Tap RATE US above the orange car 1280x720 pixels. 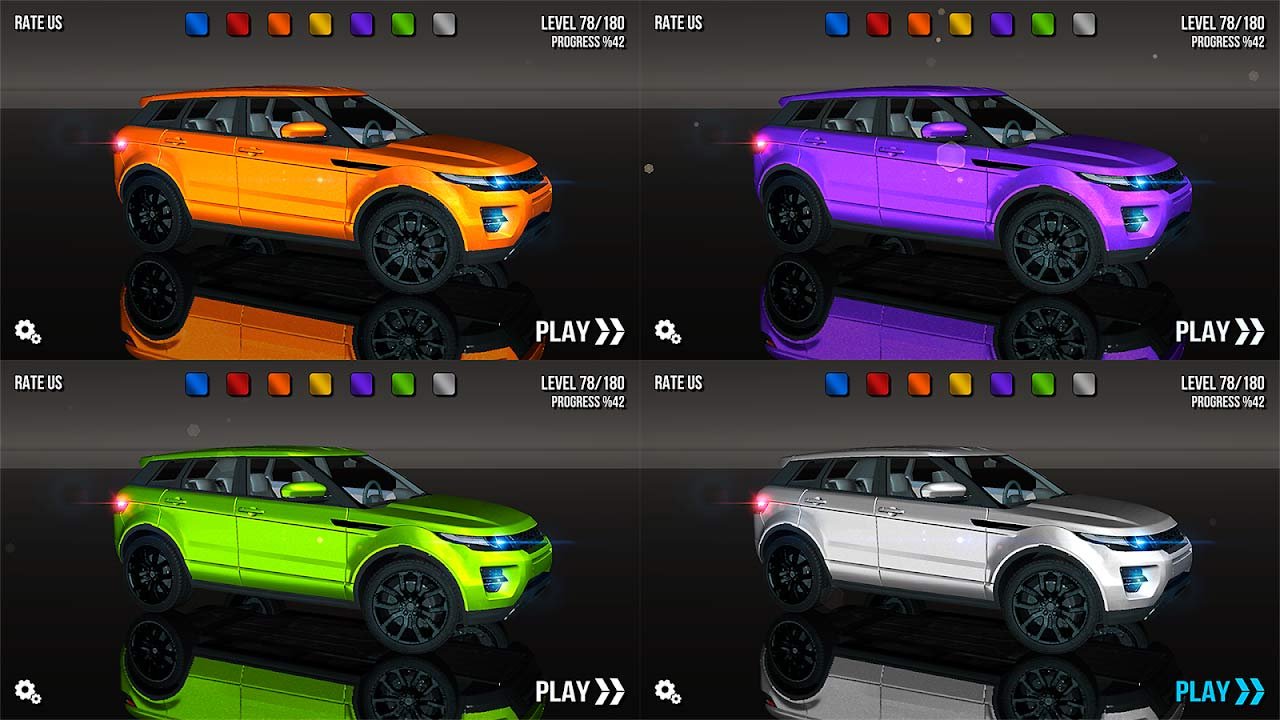click(38, 23)
